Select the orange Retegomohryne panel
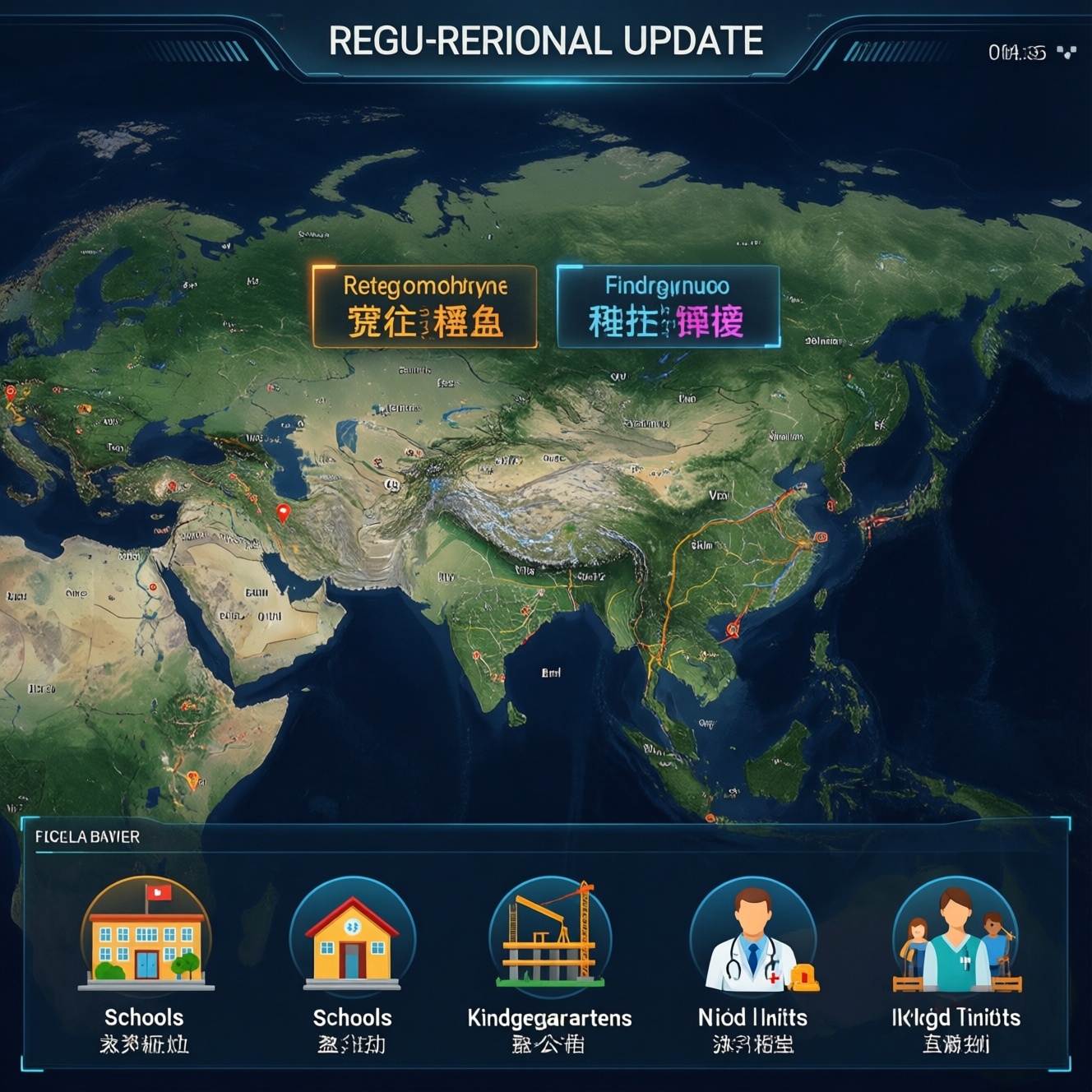Viewport: 1092px width, 1092px height. click(x=424, y=306)
